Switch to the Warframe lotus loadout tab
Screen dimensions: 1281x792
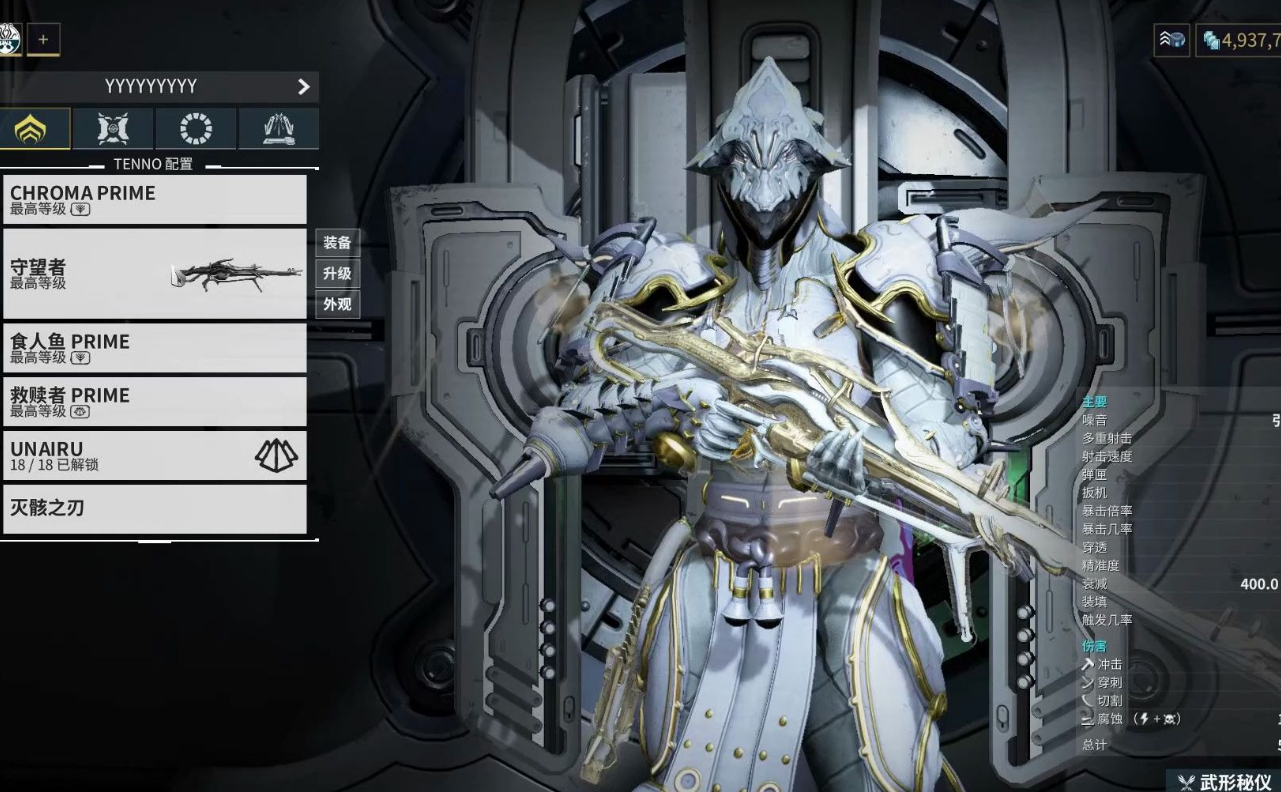tap(35, 129)
